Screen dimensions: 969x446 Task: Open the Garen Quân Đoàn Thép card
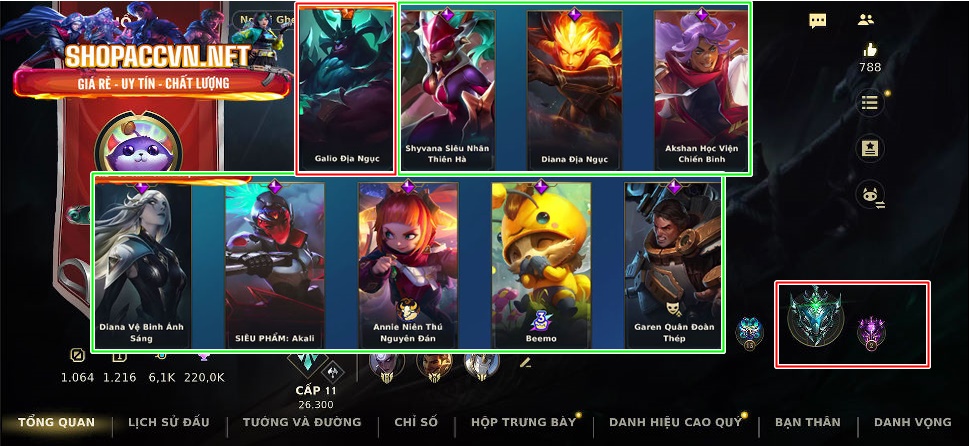pyautogui.click(x=674, y=264)
